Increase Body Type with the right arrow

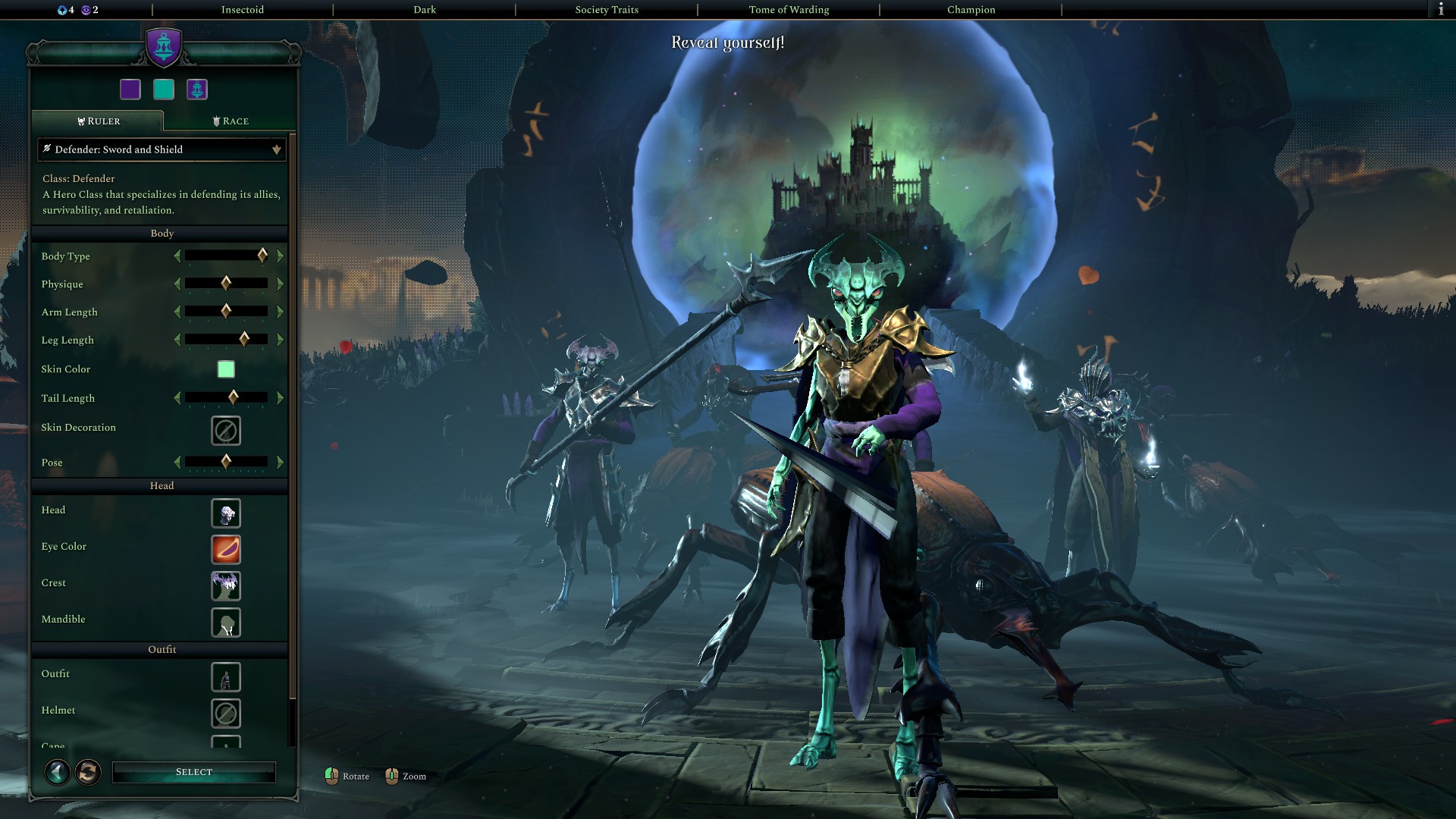281,256
